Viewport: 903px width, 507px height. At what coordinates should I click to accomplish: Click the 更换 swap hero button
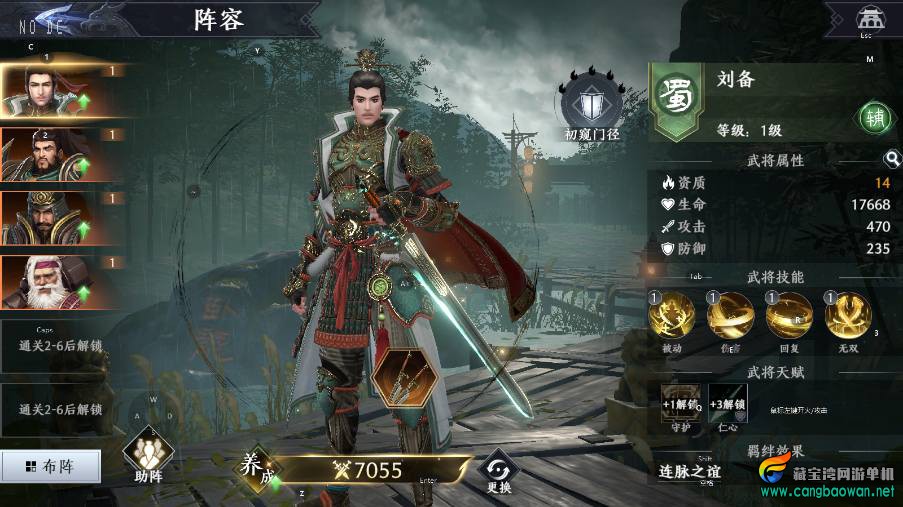coord(498,470)
